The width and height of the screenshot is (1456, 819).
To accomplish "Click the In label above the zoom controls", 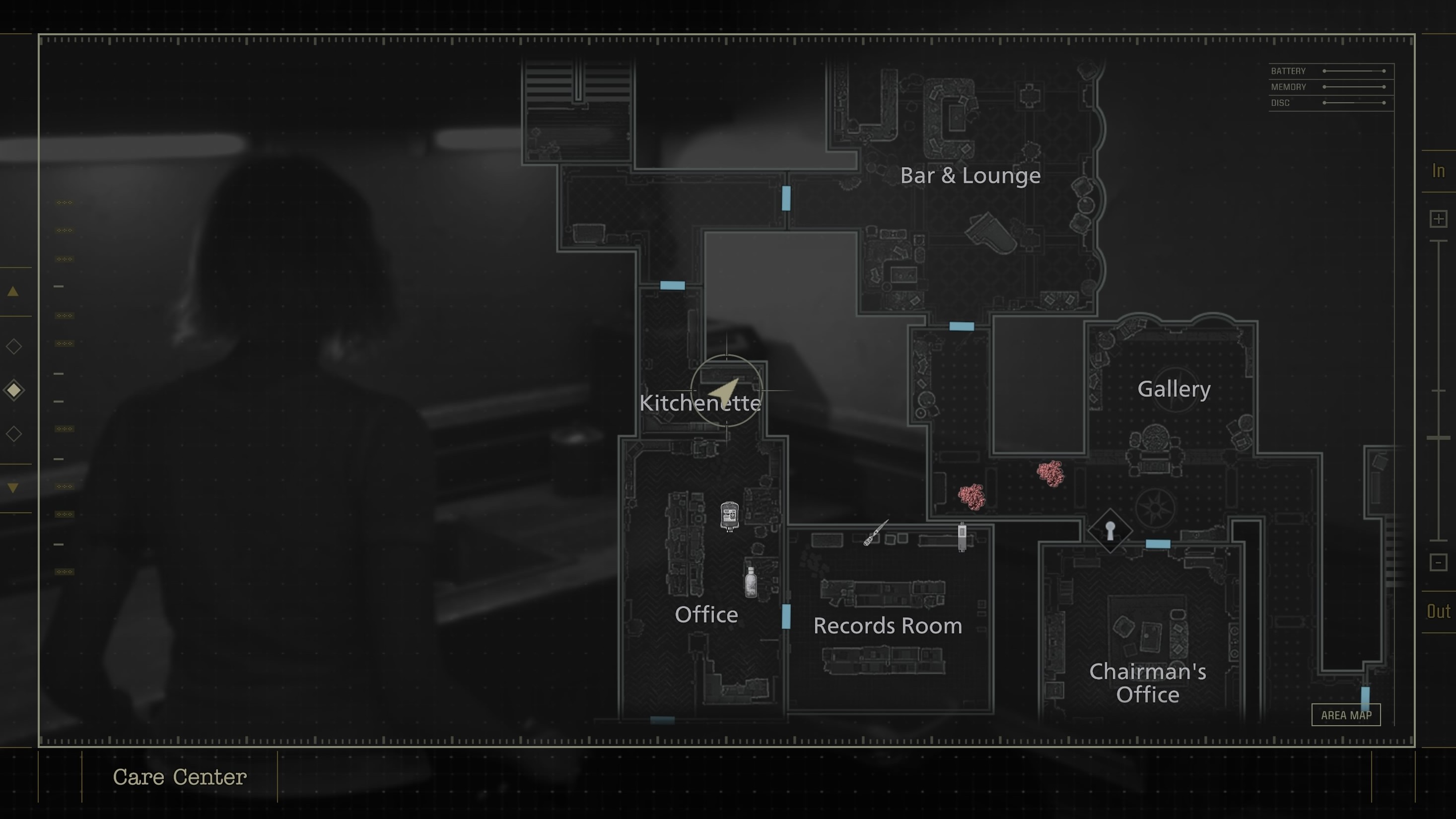I will [1439, 171].
